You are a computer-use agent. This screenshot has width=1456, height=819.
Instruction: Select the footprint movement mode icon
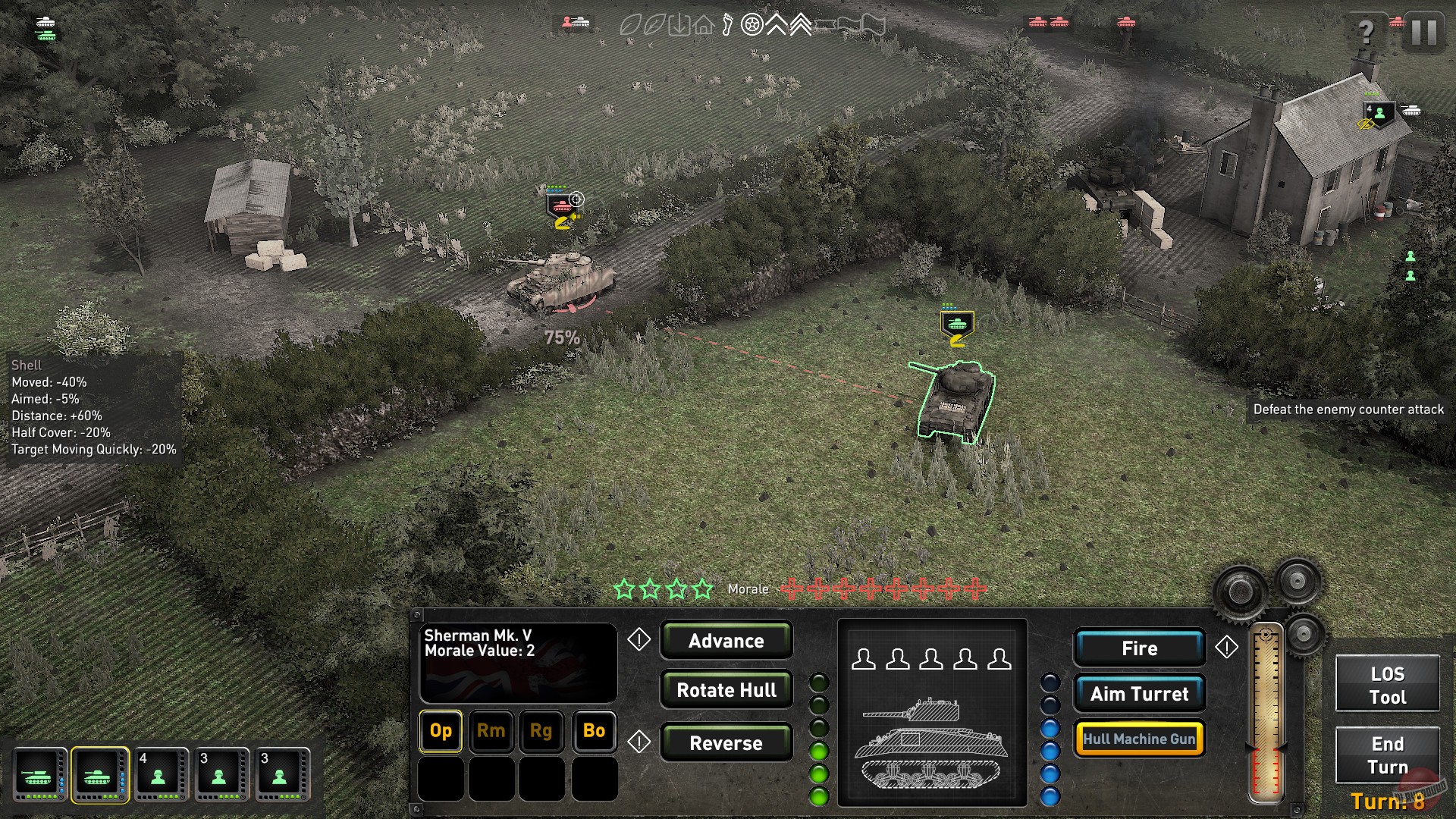pyautogui.click(x=728, y=25)
